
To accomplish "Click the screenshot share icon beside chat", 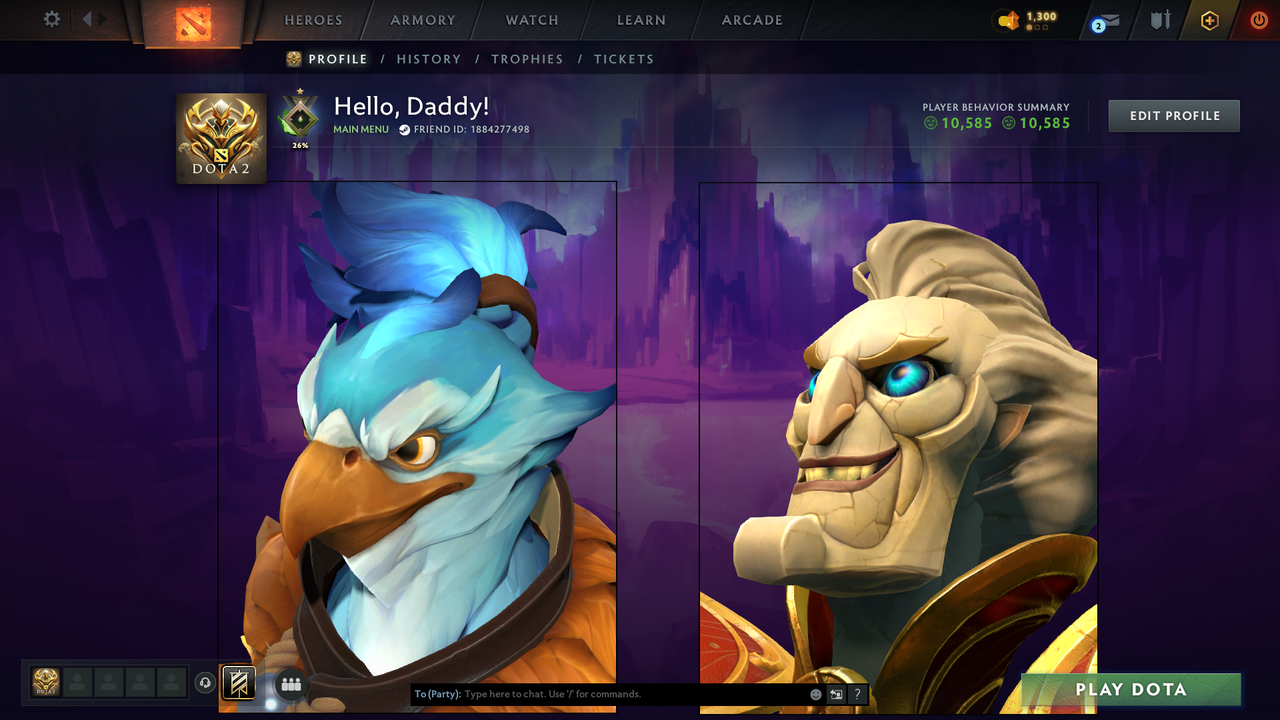I will [x=835, y=693].
